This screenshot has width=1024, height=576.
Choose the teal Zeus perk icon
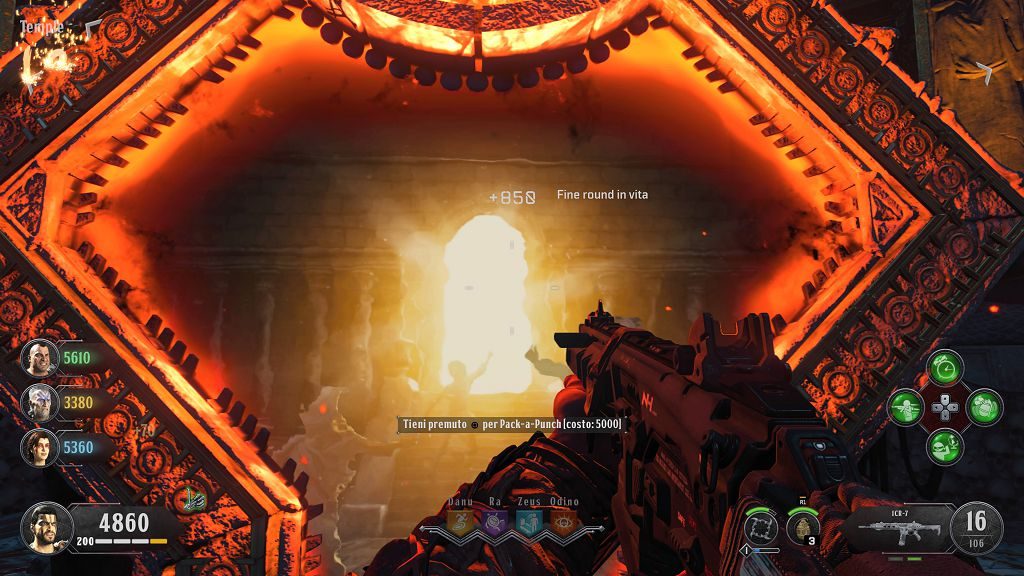click(530, 521)
